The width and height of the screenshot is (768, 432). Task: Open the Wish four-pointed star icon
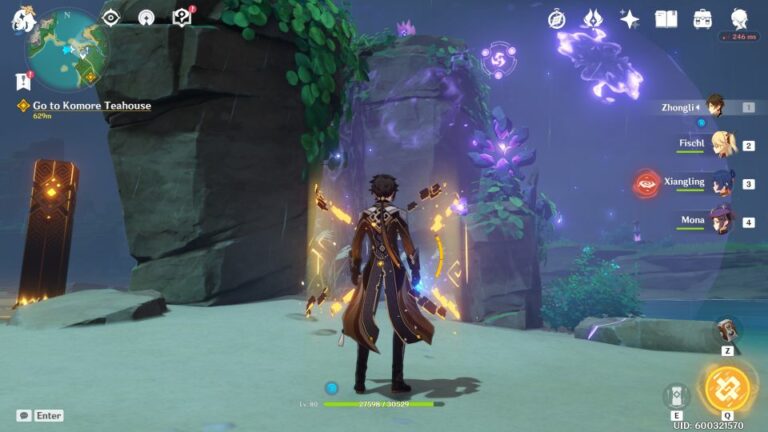coord(629,19)
